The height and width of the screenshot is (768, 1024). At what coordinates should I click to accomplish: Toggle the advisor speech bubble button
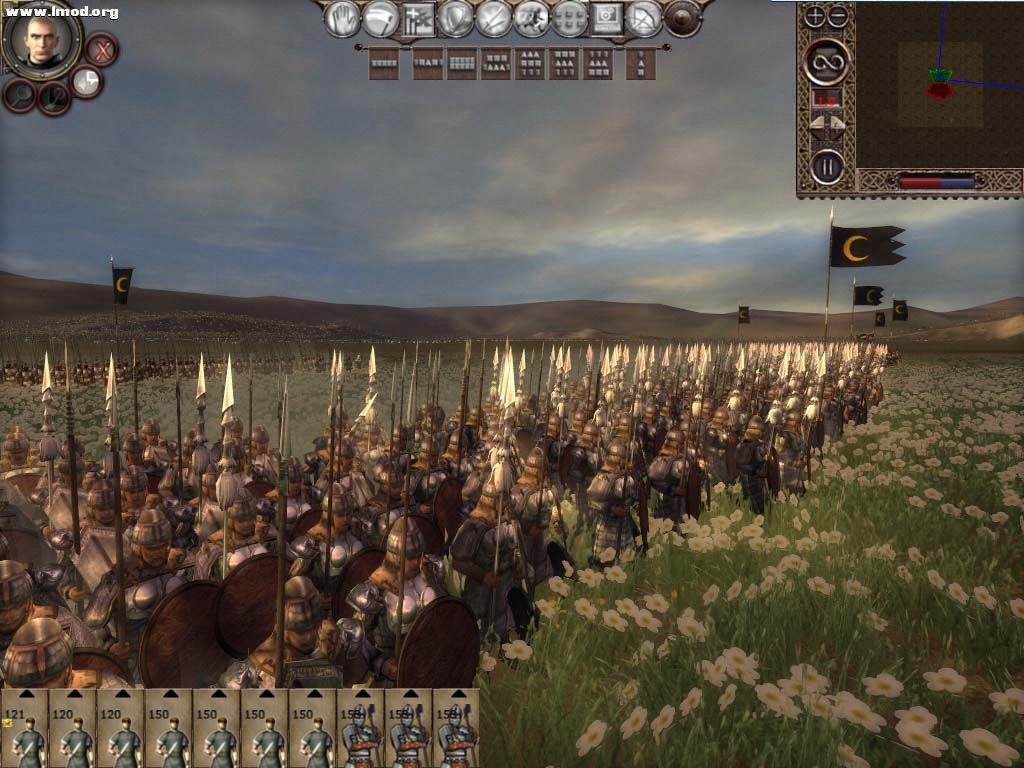pyautogui.click(x=87, y=82)
